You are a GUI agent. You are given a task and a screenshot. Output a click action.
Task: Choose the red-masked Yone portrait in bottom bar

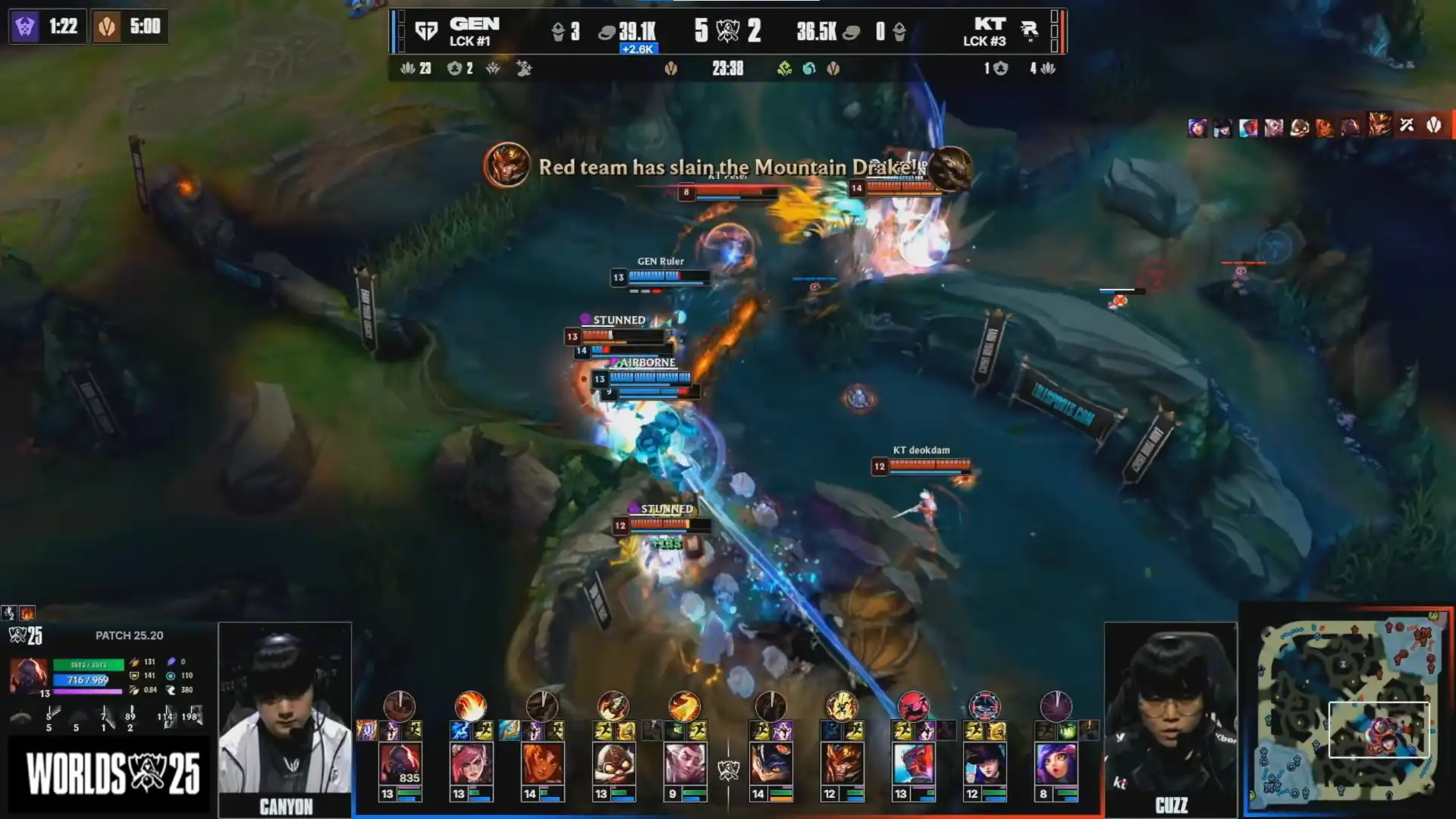[x=914, y=764]
